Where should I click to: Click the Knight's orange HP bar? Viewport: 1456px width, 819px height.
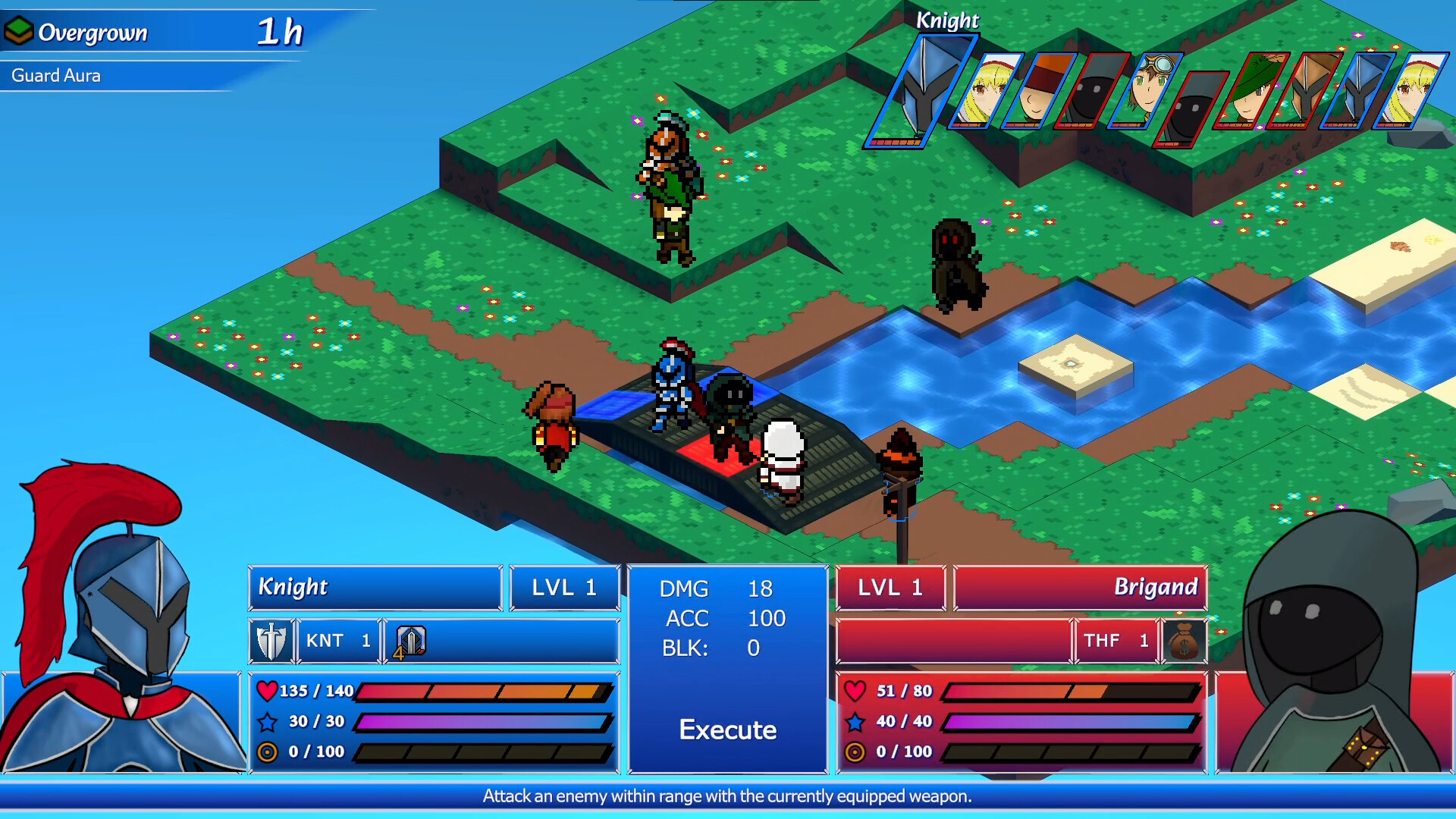point(485,691)
